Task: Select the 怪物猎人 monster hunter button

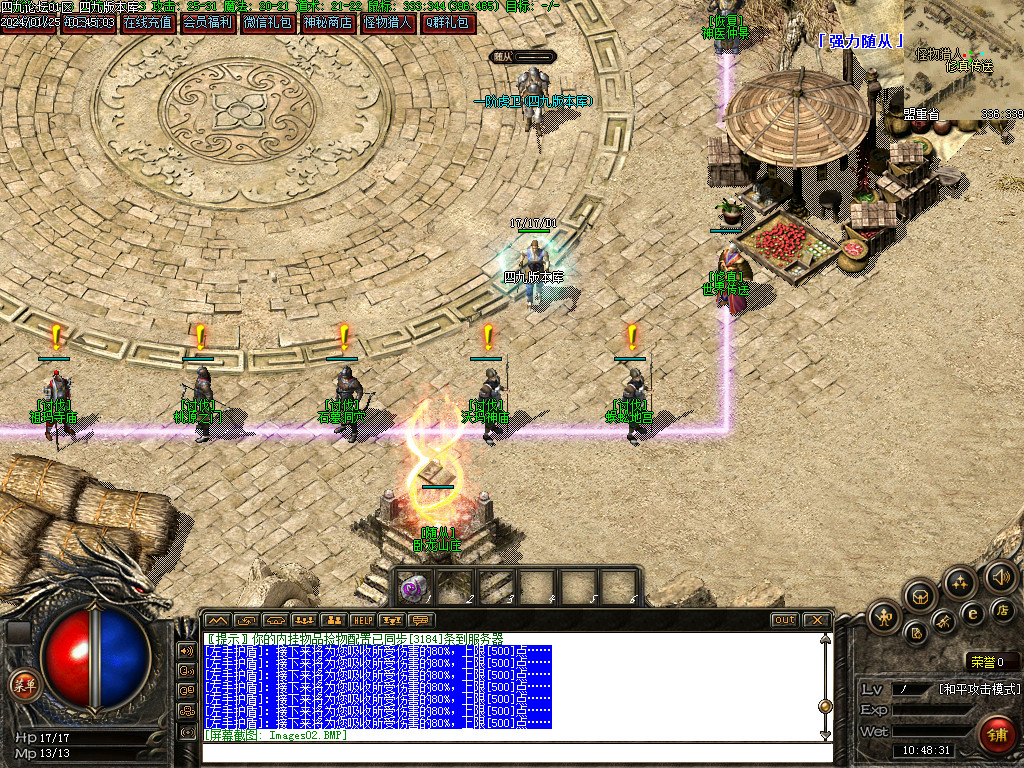Action: [x=388, y=22]
